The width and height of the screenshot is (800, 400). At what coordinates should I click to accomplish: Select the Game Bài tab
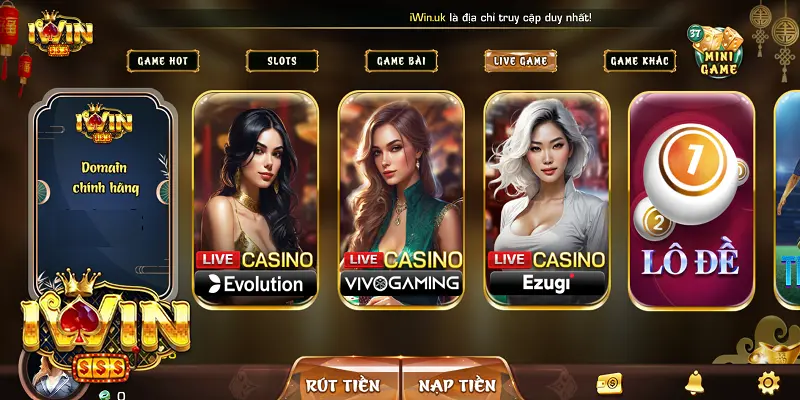[401, 61]
